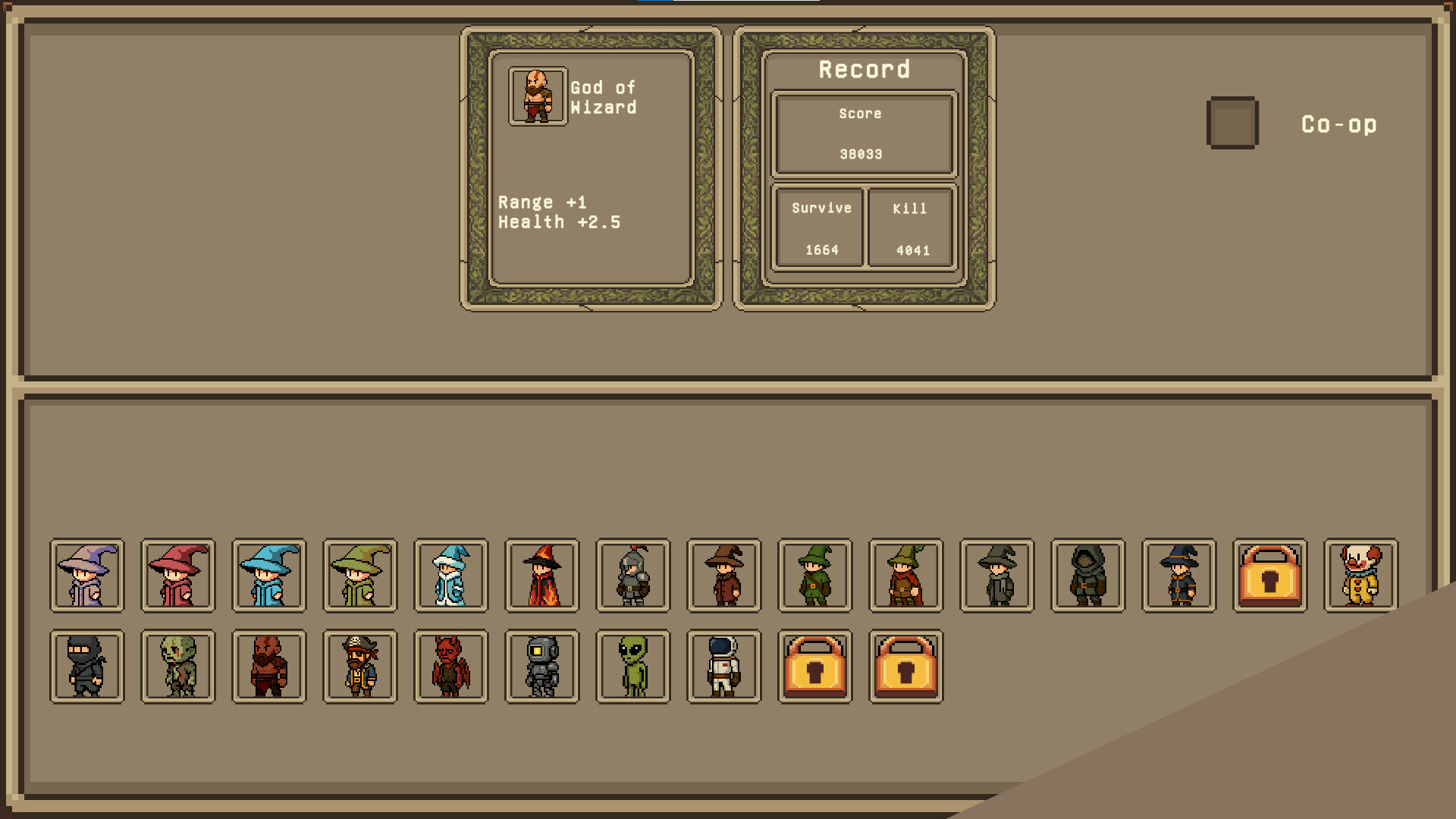Screen dimensions: 1456x819
Task: Choose the ninja character
Action: [86, 667]
